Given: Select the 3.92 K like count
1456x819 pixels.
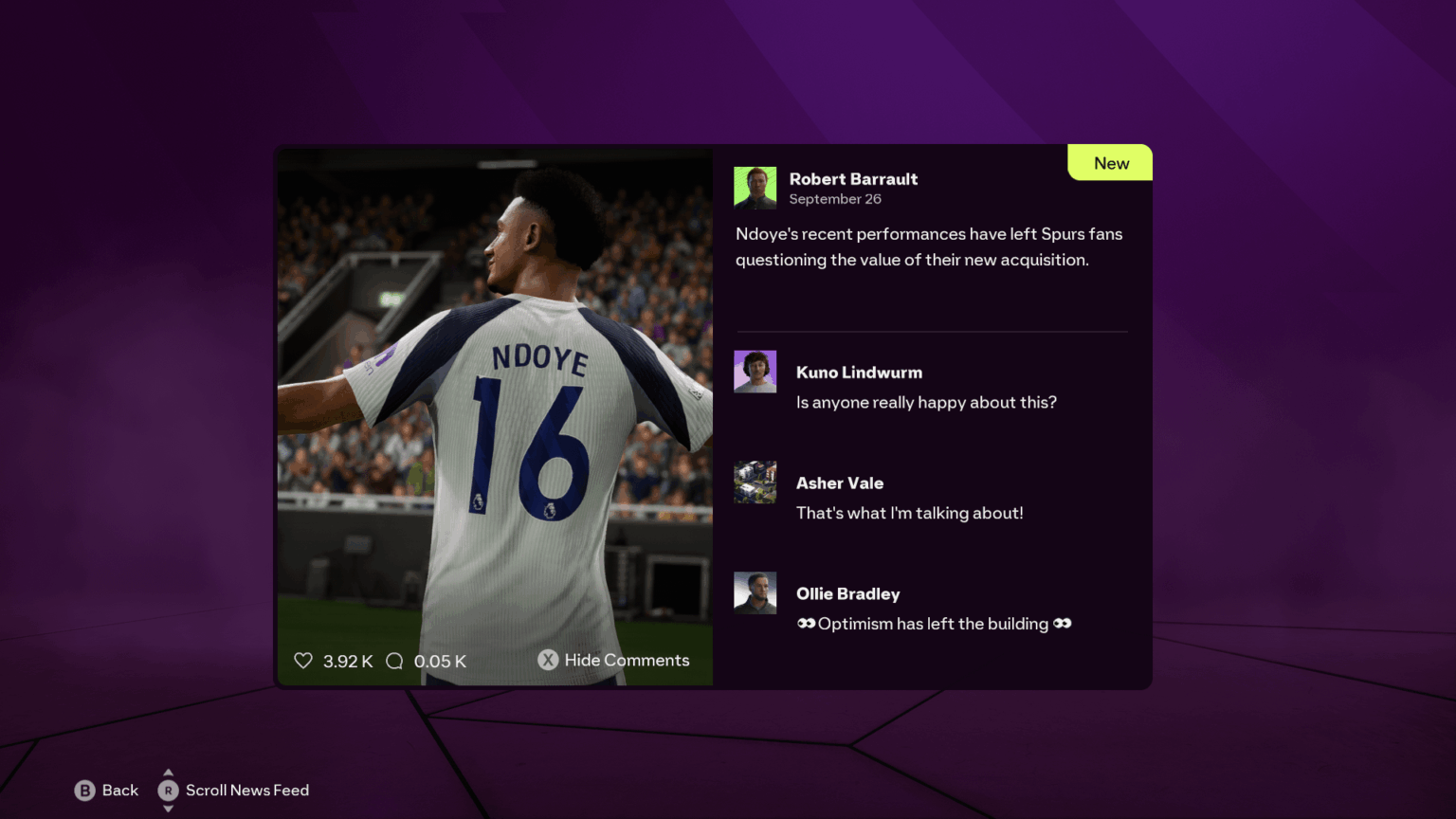Looking at the screenshot, I should 347,661.
